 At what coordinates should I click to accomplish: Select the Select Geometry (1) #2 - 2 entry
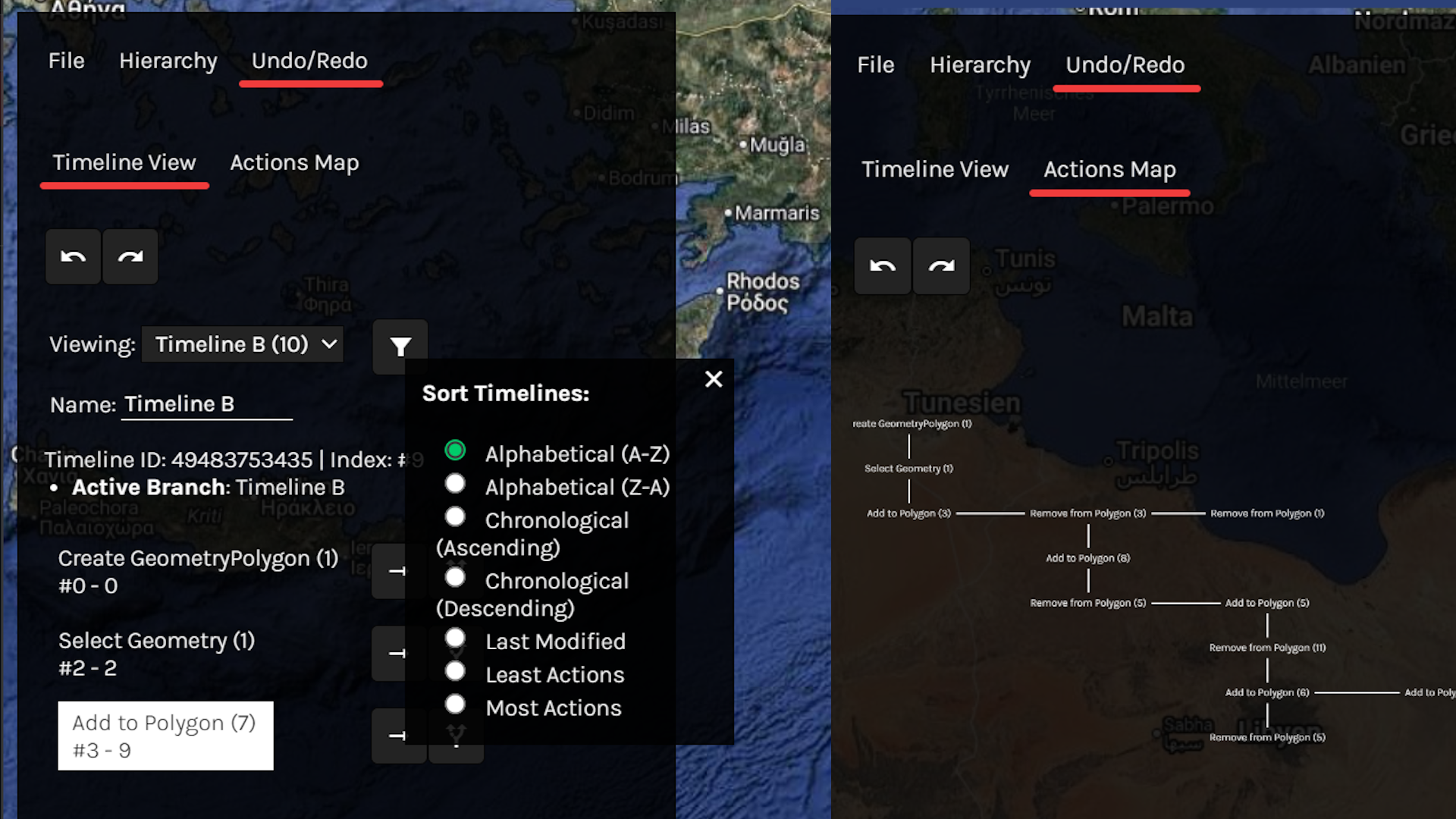(x=156, y=654)
